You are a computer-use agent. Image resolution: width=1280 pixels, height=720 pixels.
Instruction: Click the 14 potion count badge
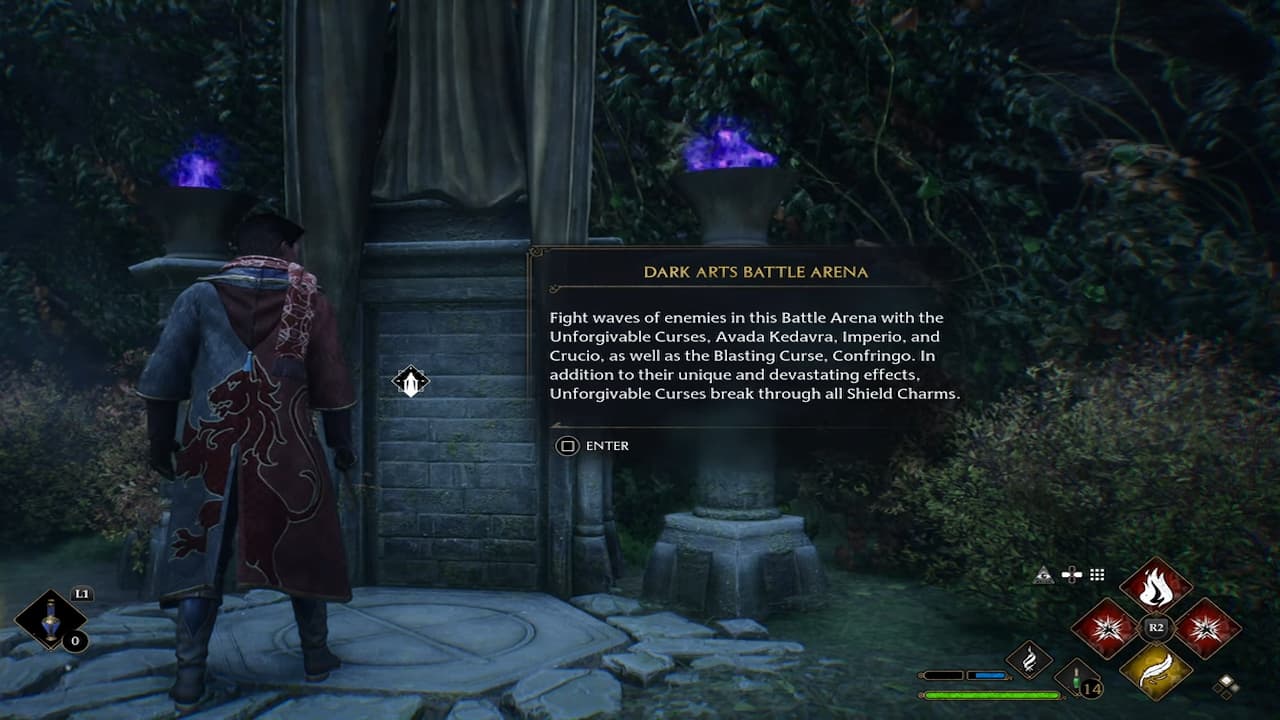(1091, 688)
